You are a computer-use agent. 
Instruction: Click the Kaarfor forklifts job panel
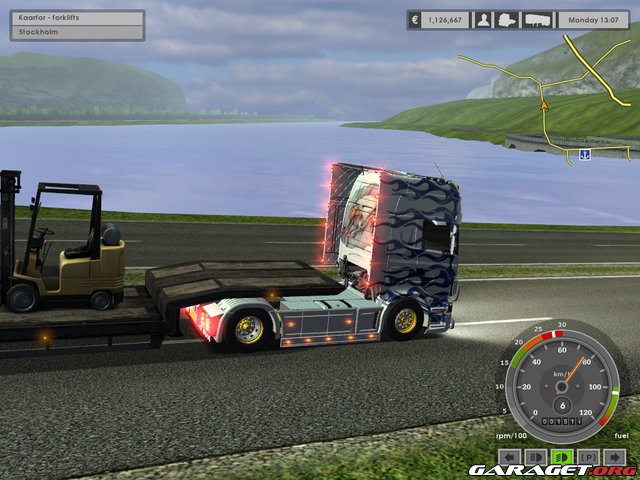pos(78,25)
